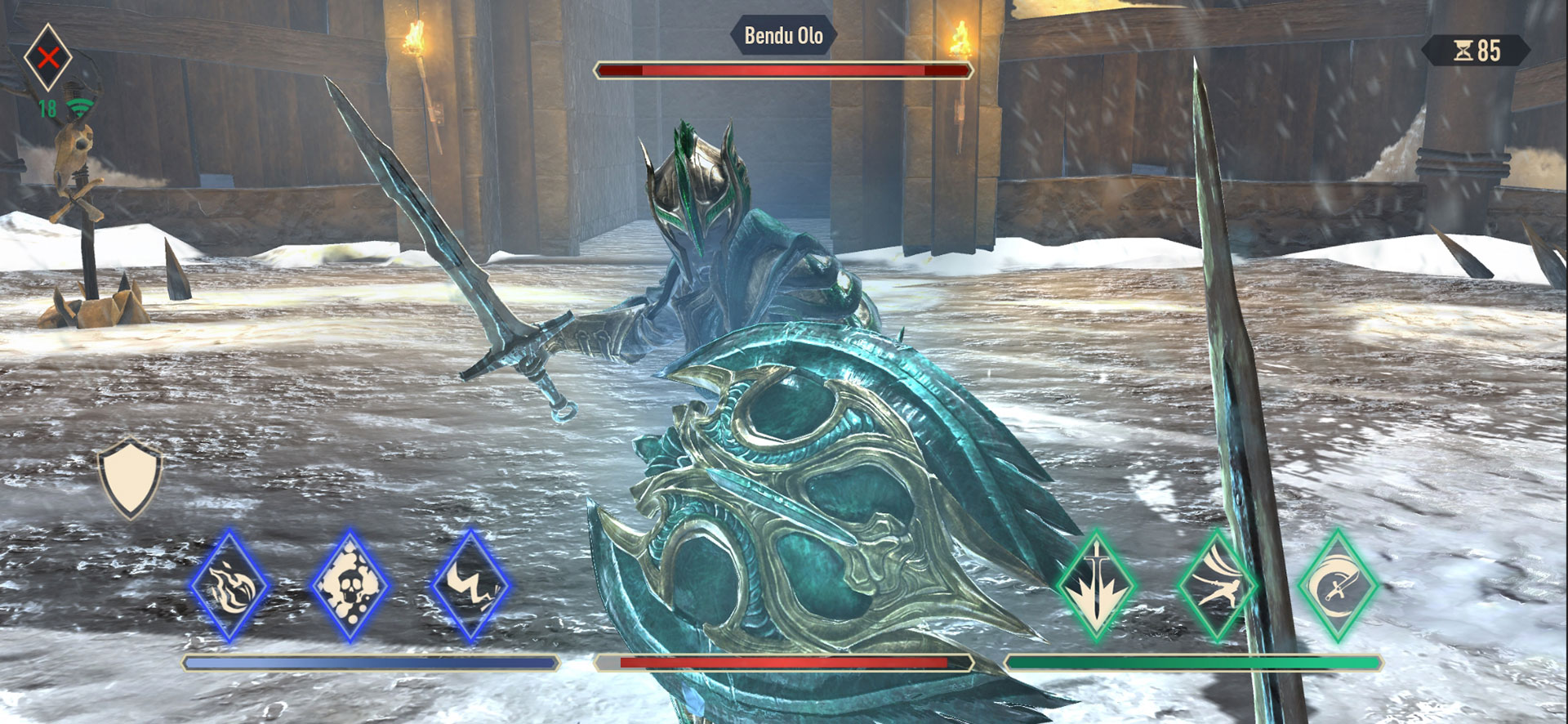1568x724 pixels.
Task: Activate the skull poison cloud spell
Action: [x=350, y=585]
